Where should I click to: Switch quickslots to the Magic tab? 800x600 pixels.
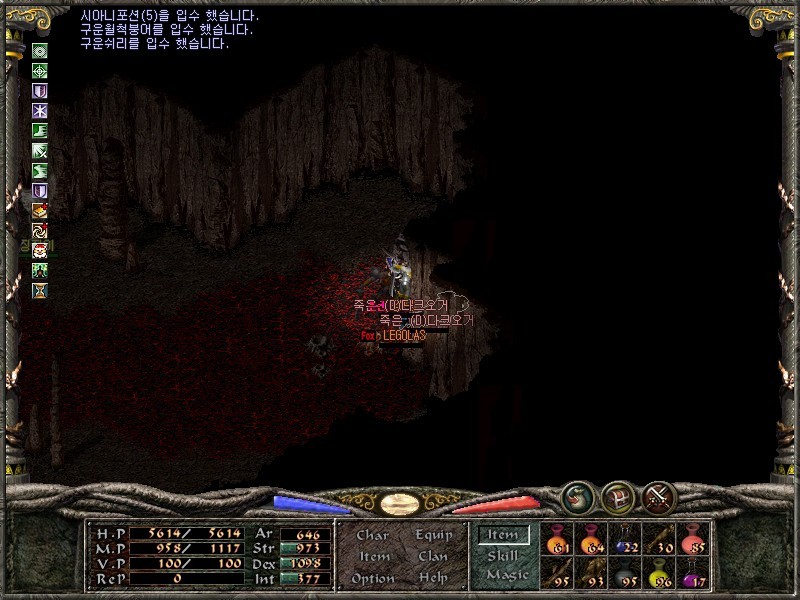(x=506, y=575)
